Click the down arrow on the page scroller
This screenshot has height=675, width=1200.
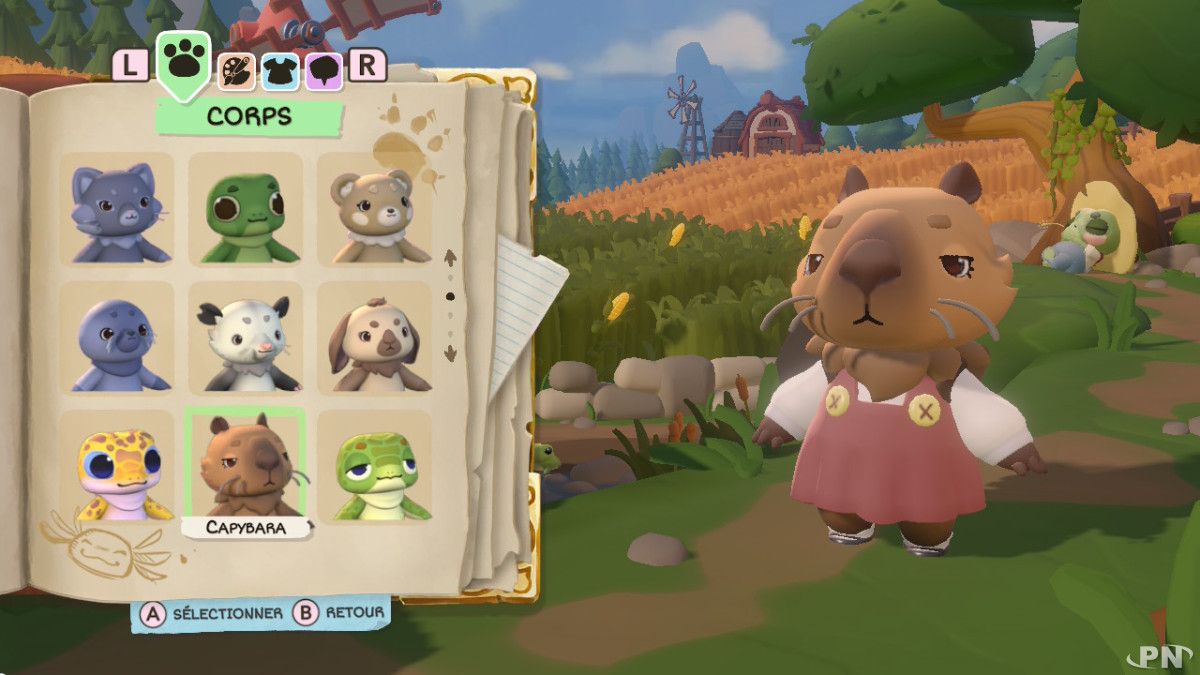click(x=450, y=353)
